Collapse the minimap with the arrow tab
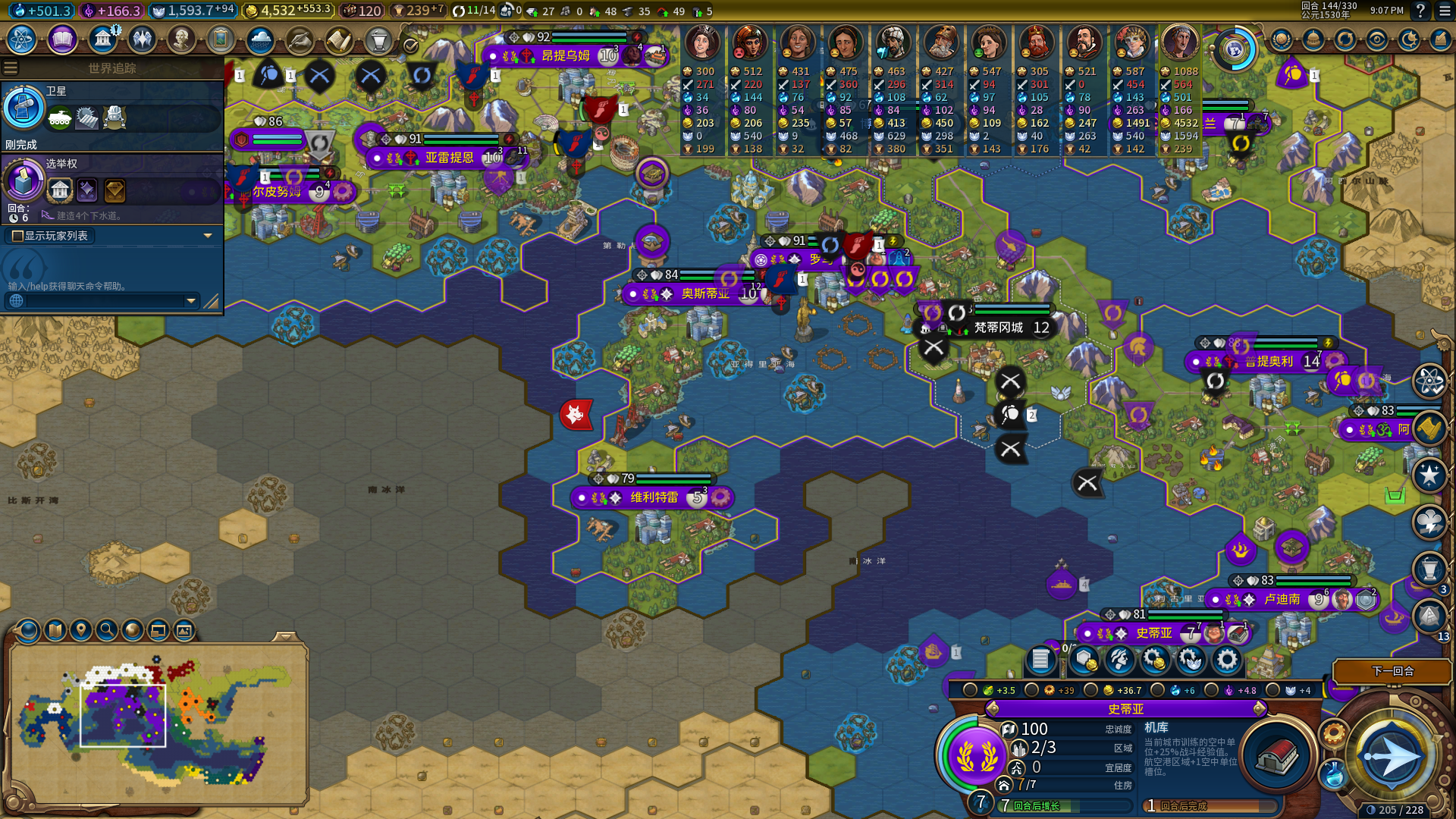This screenshot has height=819, width=1456. pyautogui.click(x=286, y=636)
